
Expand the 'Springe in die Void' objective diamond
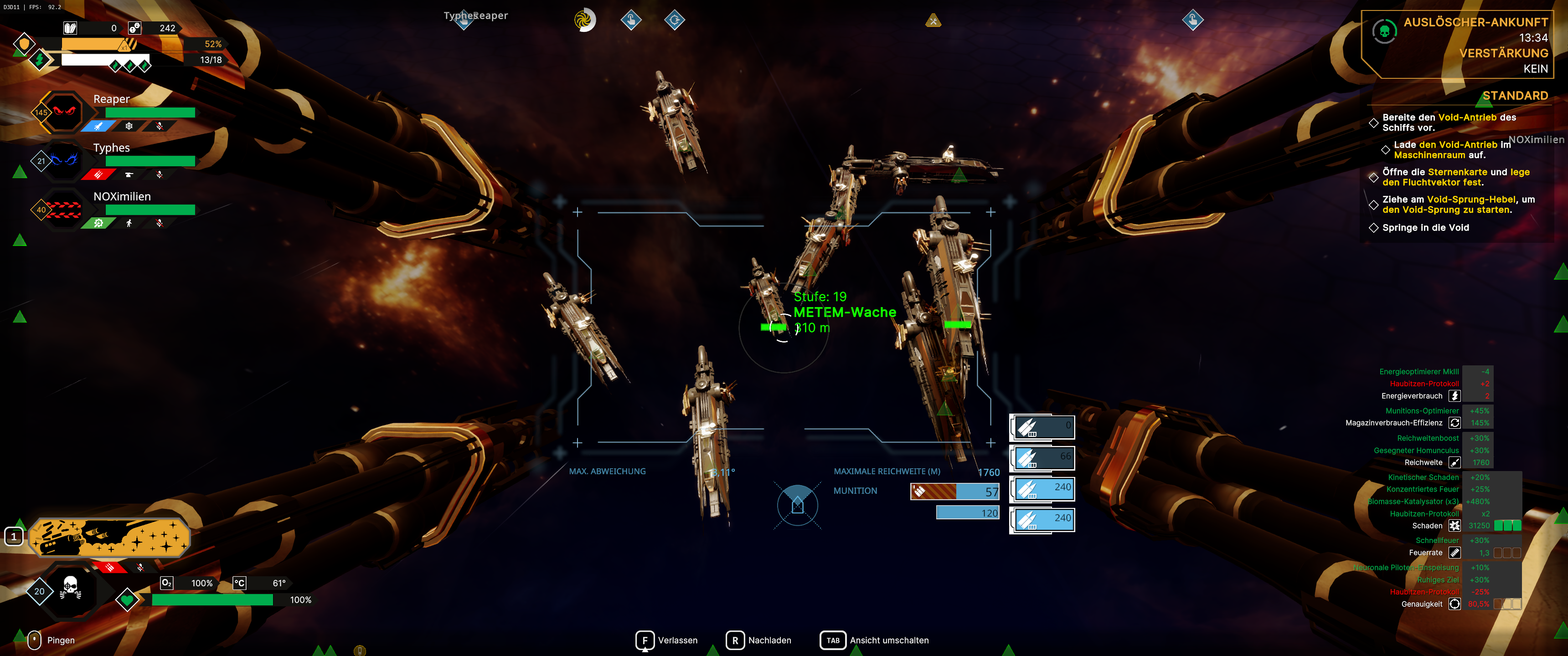(x=1374, y=228)
